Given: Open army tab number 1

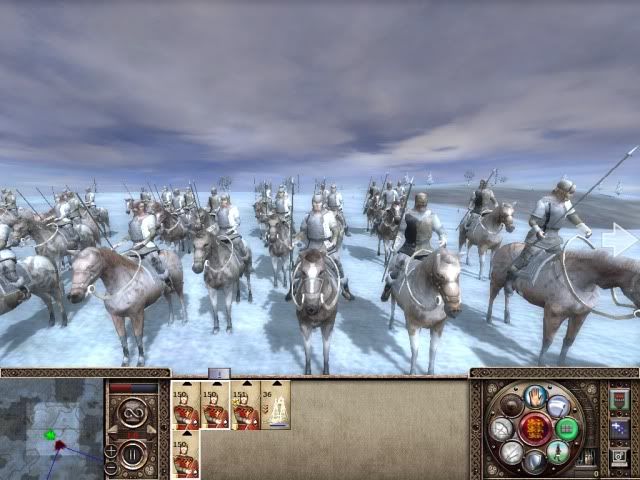Looking at the screenshot, I should [219, 373].
